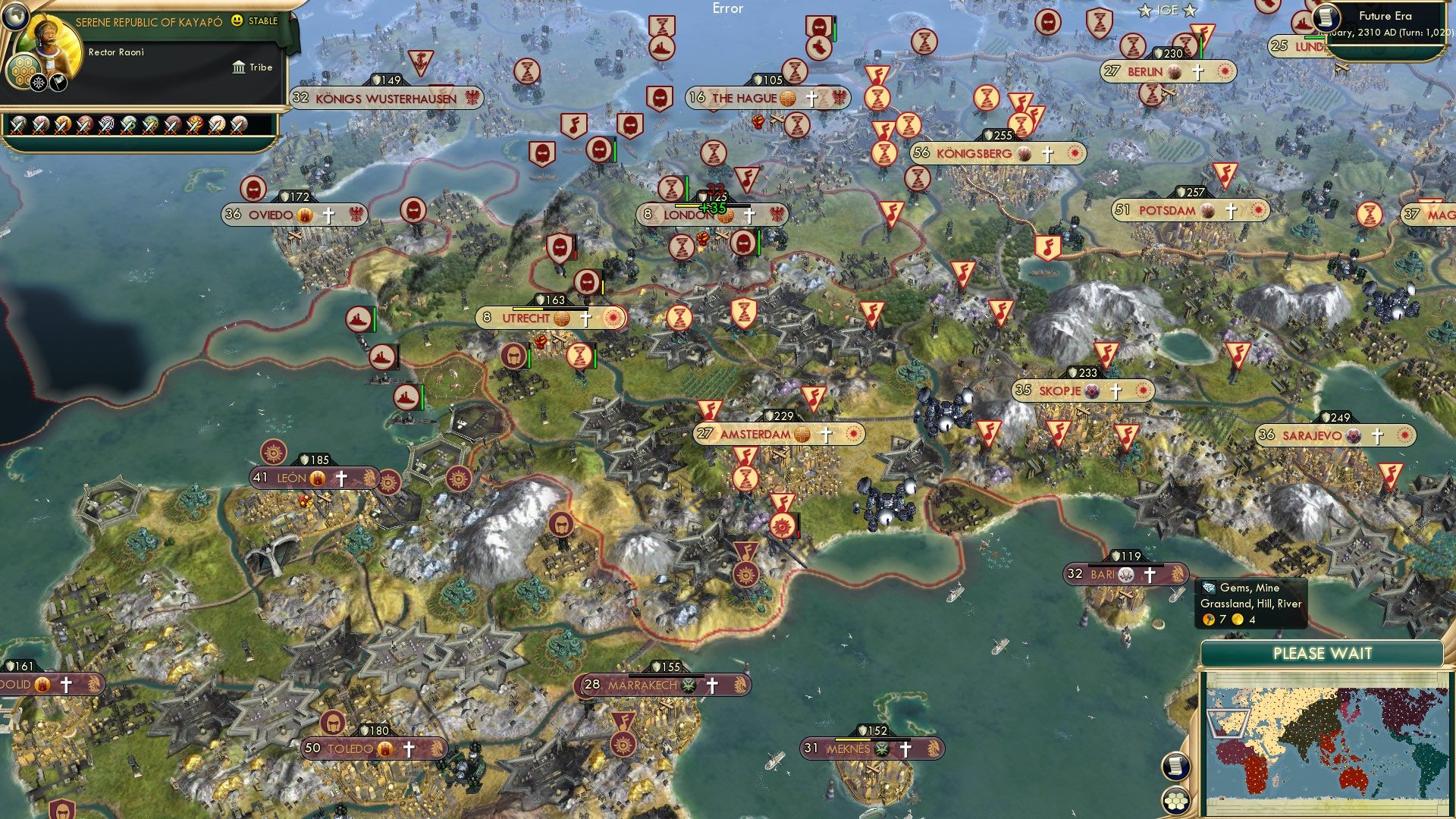The image size is (1456, 819).
Task: Click the white flag icon under the leader portrait
Action: [x=57, y=82]
